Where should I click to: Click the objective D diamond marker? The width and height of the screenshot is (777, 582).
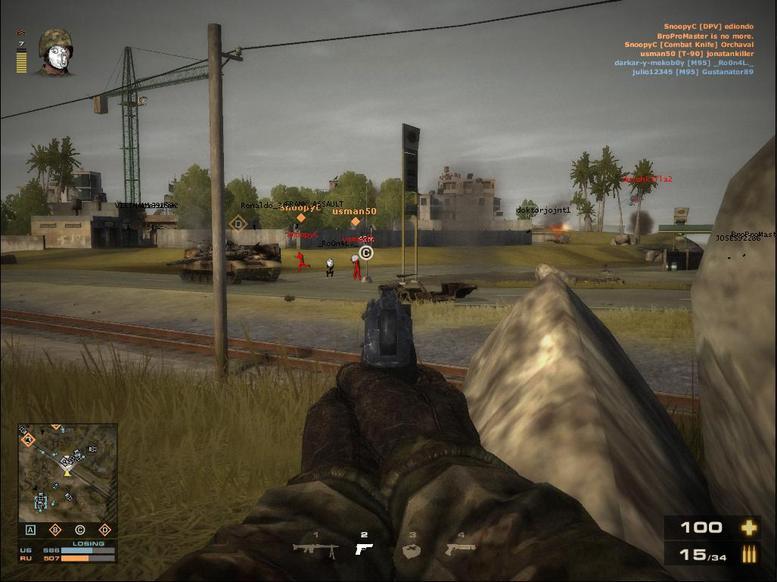(238, 223)
